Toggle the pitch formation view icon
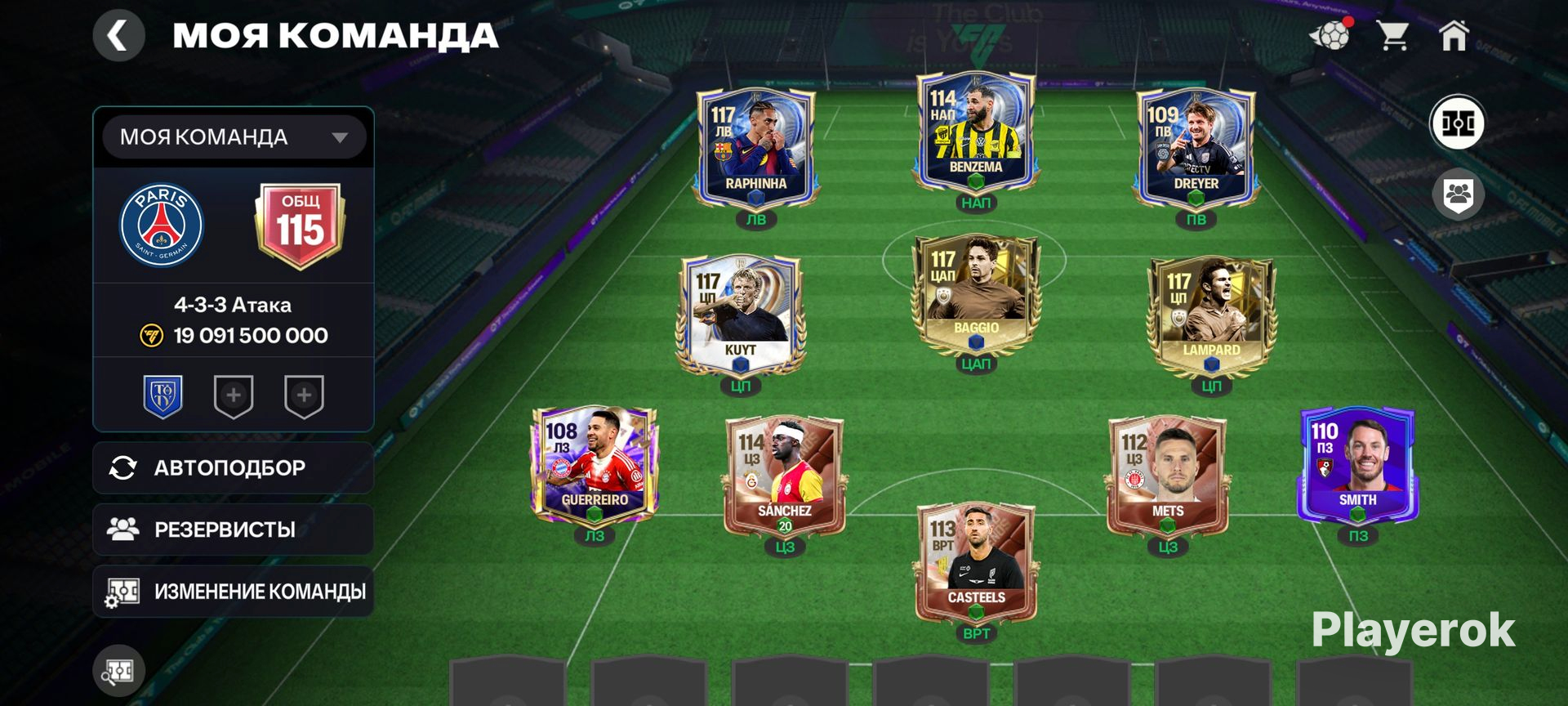Image resolution: width=1568 pixels, height=706 pixels. [x=1458, y=124]
